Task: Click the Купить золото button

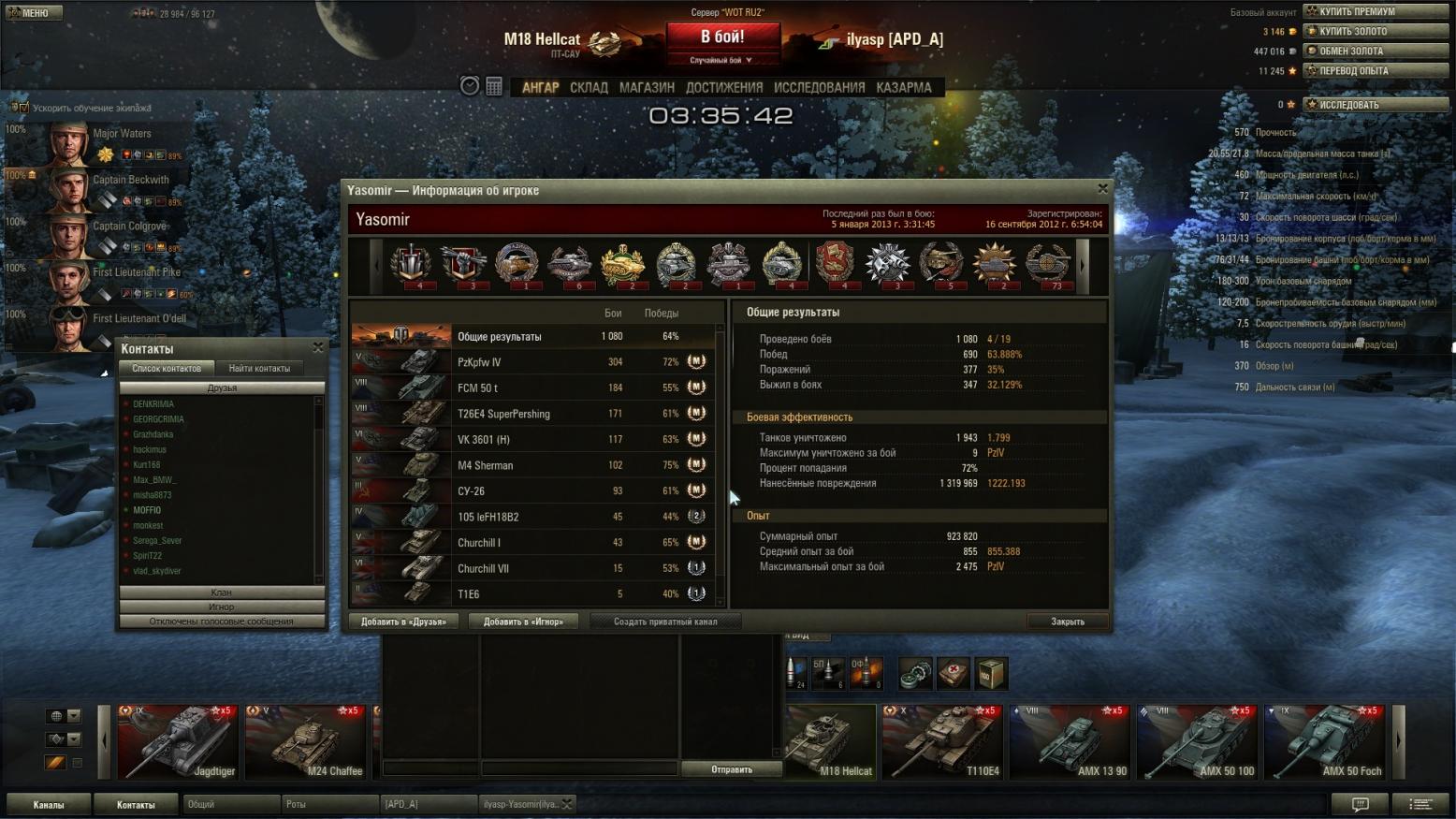Action: [1376, 31]
